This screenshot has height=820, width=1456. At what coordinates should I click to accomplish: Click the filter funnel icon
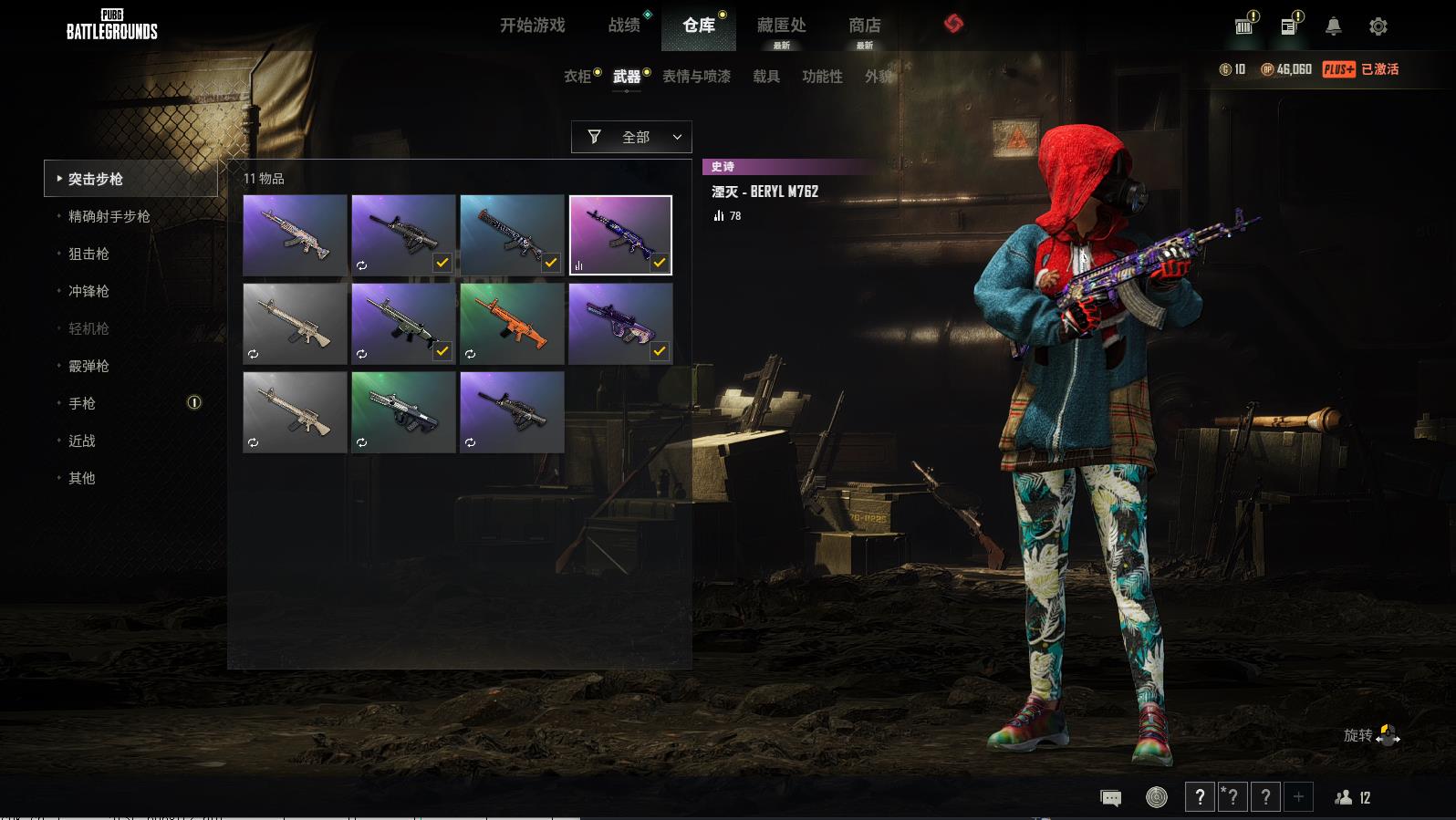595,137
